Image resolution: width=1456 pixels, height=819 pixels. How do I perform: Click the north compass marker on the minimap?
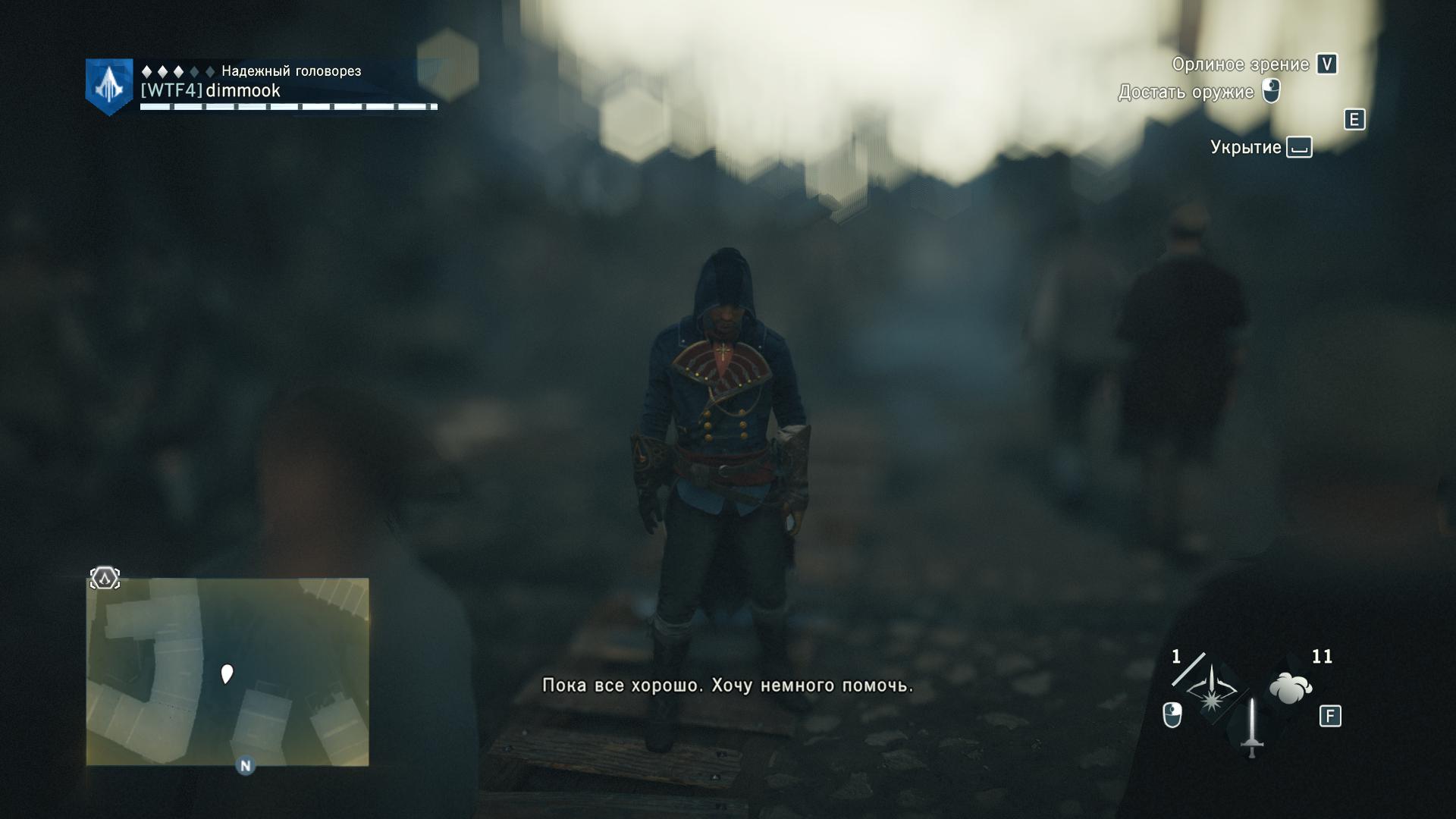pyautogui.click(x=245, y=766)
